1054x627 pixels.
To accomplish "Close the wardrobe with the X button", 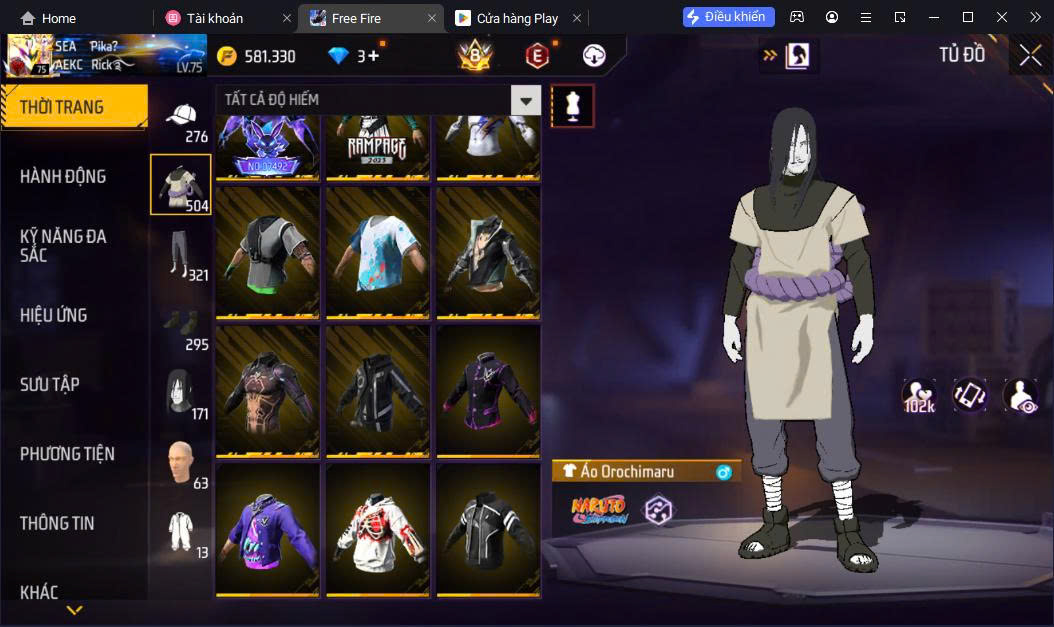I will pos(1030,56).
